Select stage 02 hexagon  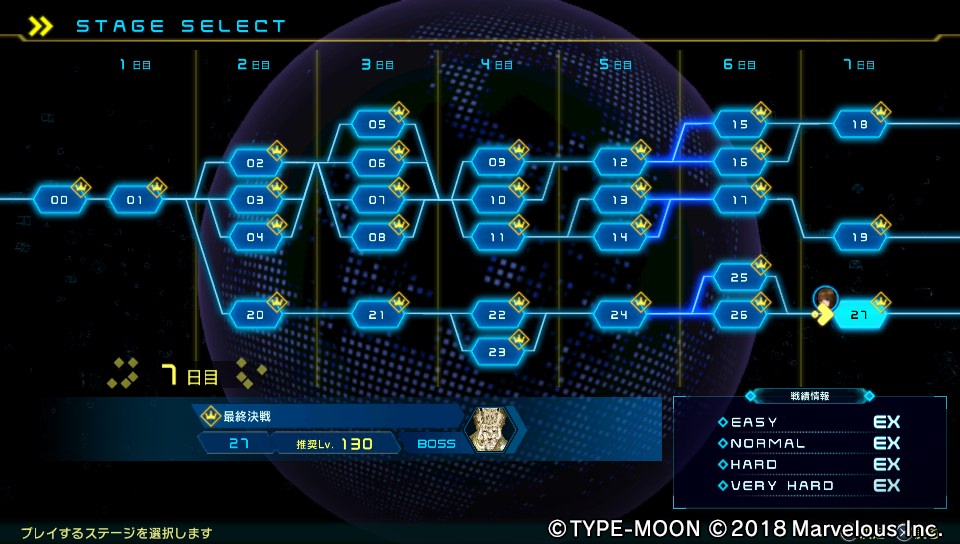click(256, 163)
